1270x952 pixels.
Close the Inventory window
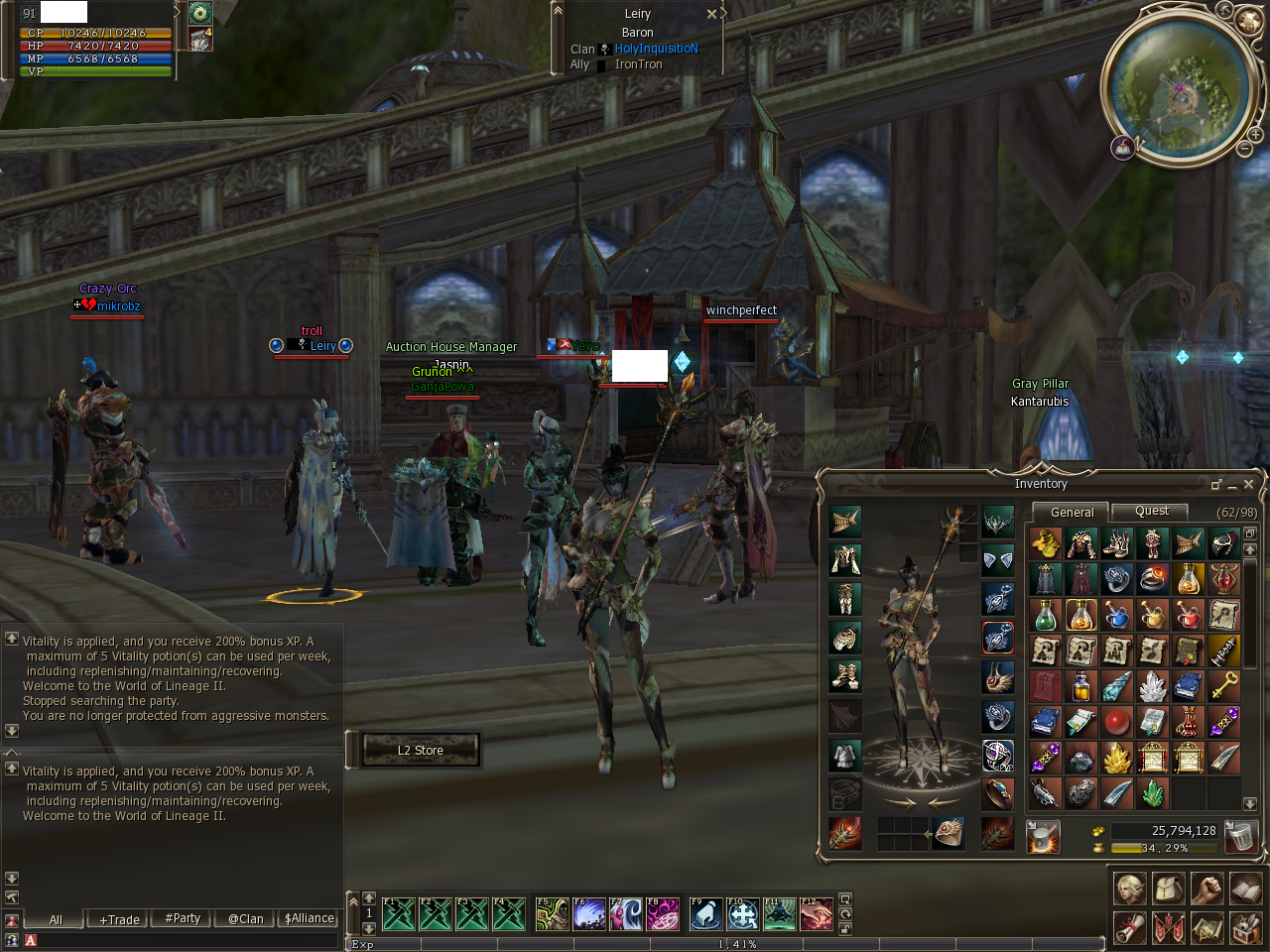(1248, 484)
